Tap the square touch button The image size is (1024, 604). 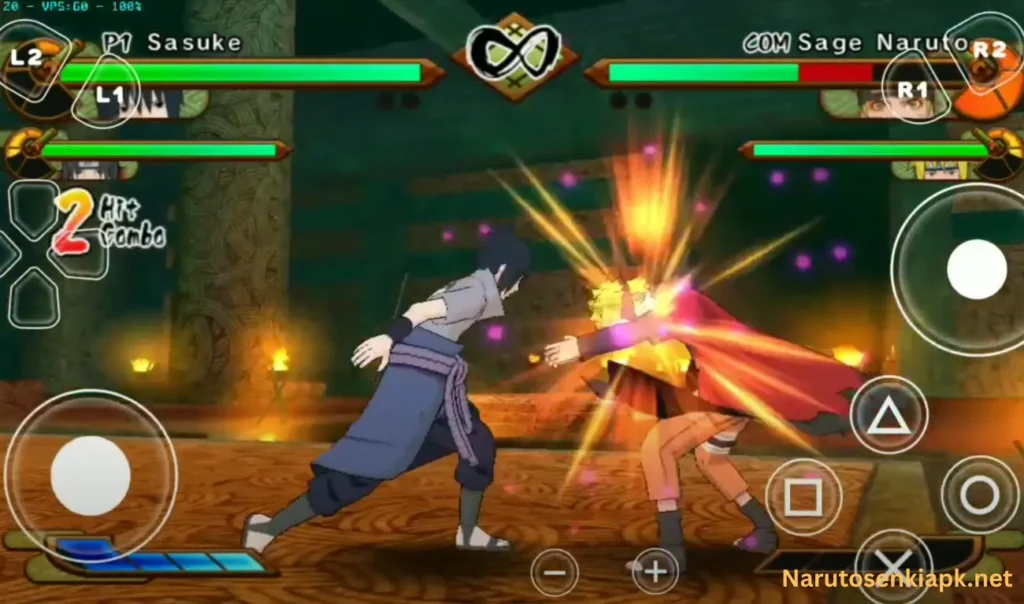tap(803, 496)
